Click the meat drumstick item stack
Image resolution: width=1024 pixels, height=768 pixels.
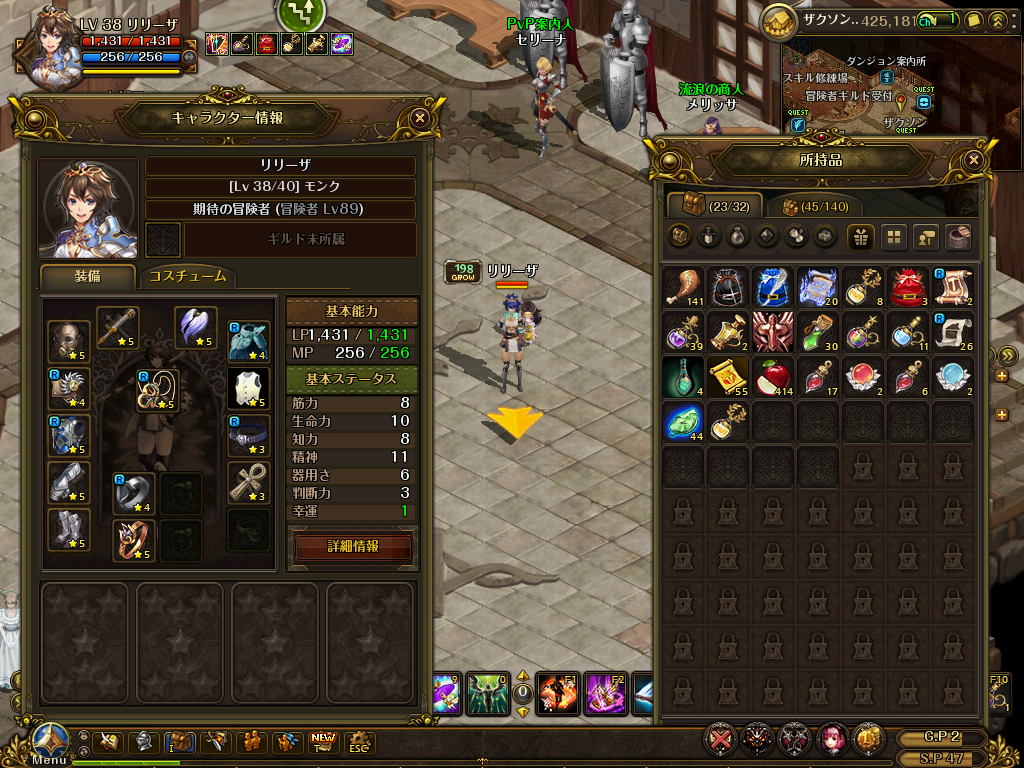coord(683,286)
